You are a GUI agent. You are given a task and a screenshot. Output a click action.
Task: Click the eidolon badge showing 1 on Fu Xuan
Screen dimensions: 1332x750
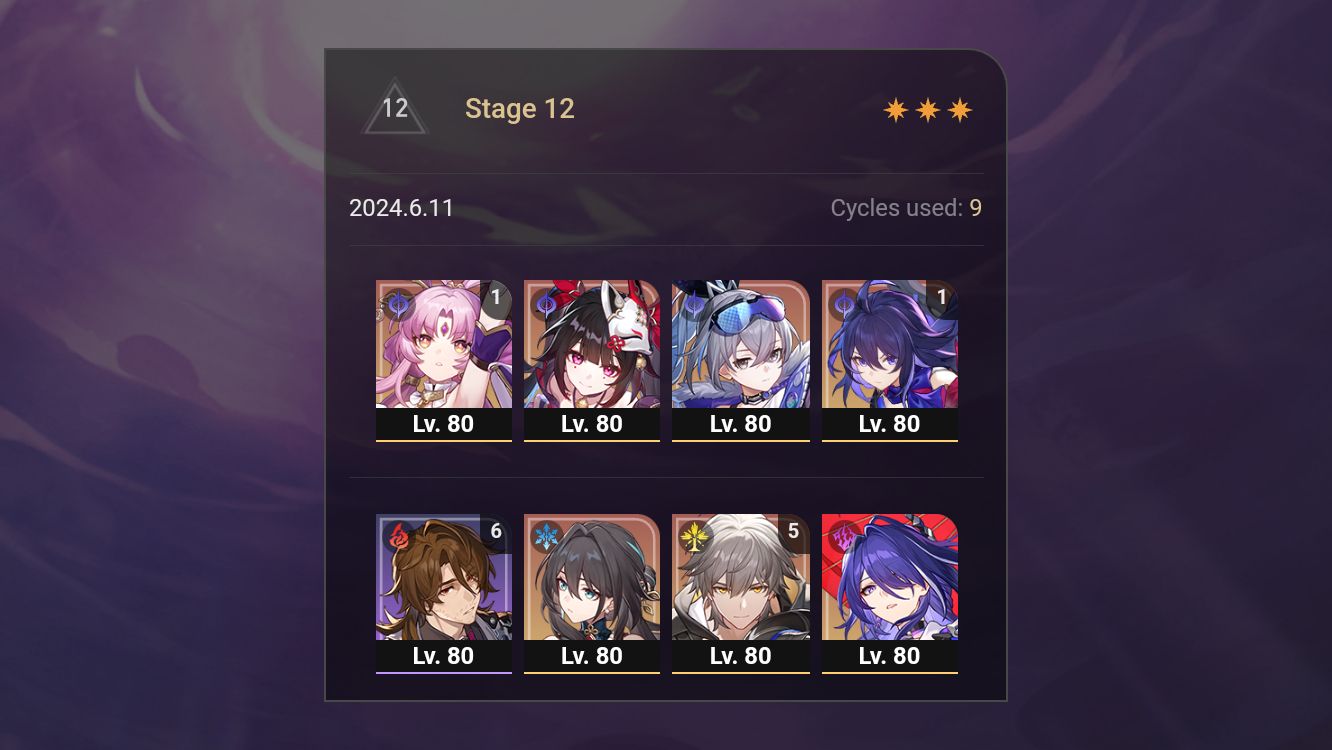click(x=496, y=297)
